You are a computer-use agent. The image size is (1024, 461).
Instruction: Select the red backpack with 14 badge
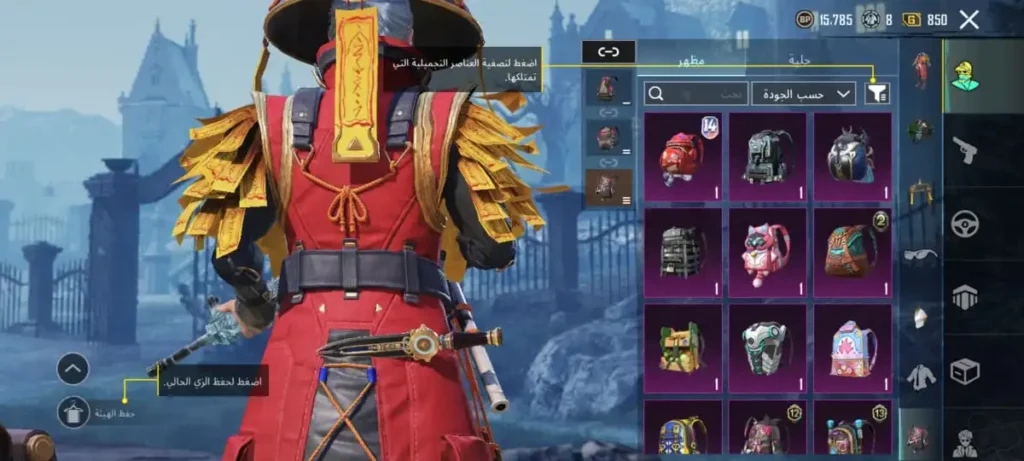(683, 157)
